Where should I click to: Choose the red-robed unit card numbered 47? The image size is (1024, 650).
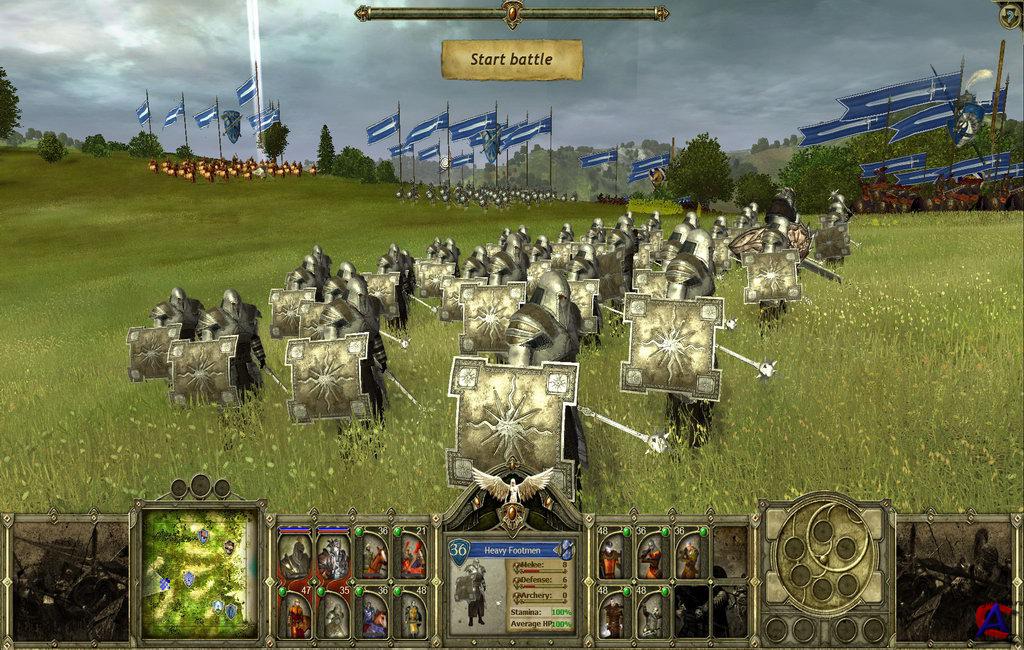pos(295,615)
